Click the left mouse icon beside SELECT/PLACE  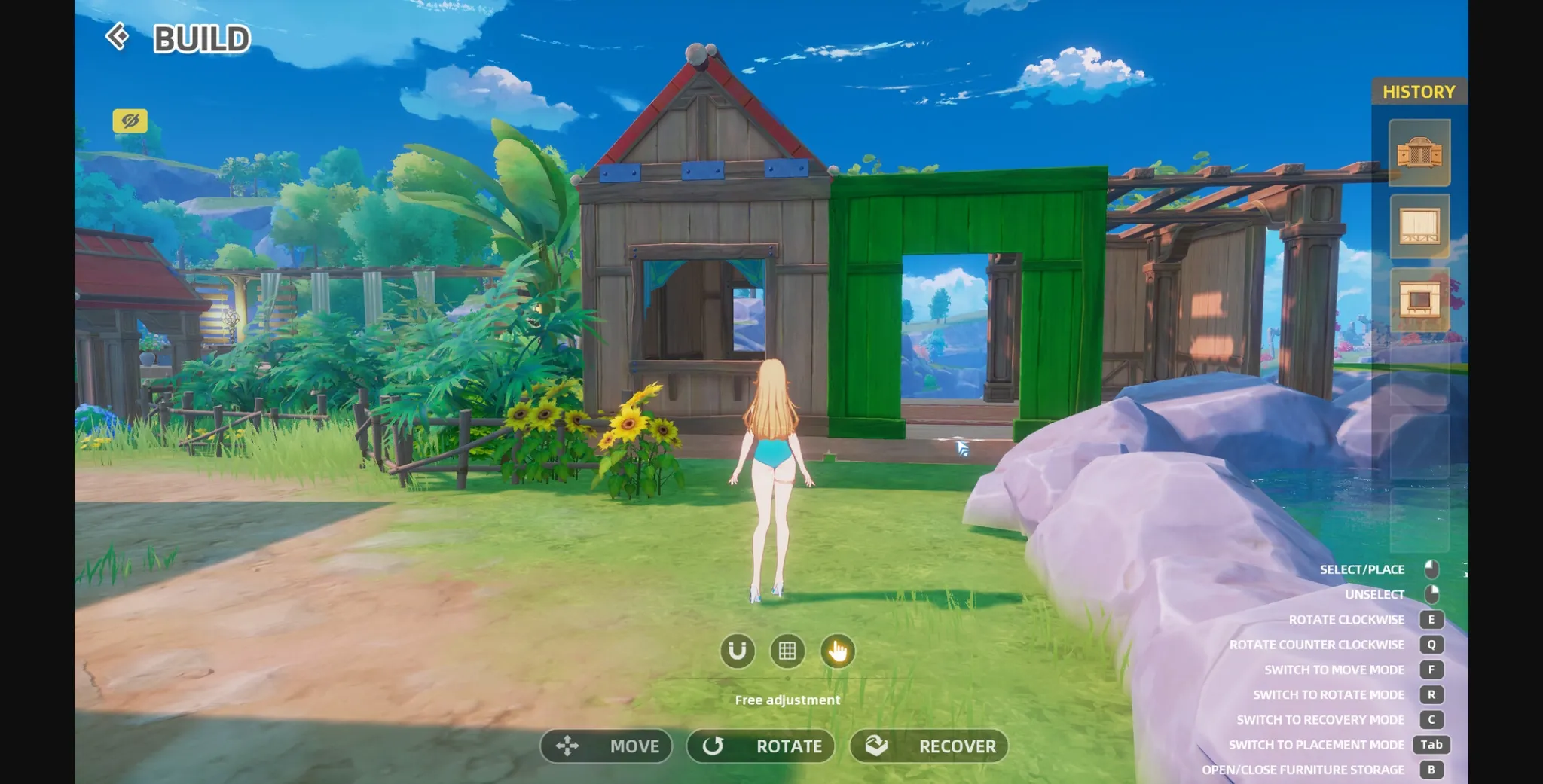tap(1431, 569)
